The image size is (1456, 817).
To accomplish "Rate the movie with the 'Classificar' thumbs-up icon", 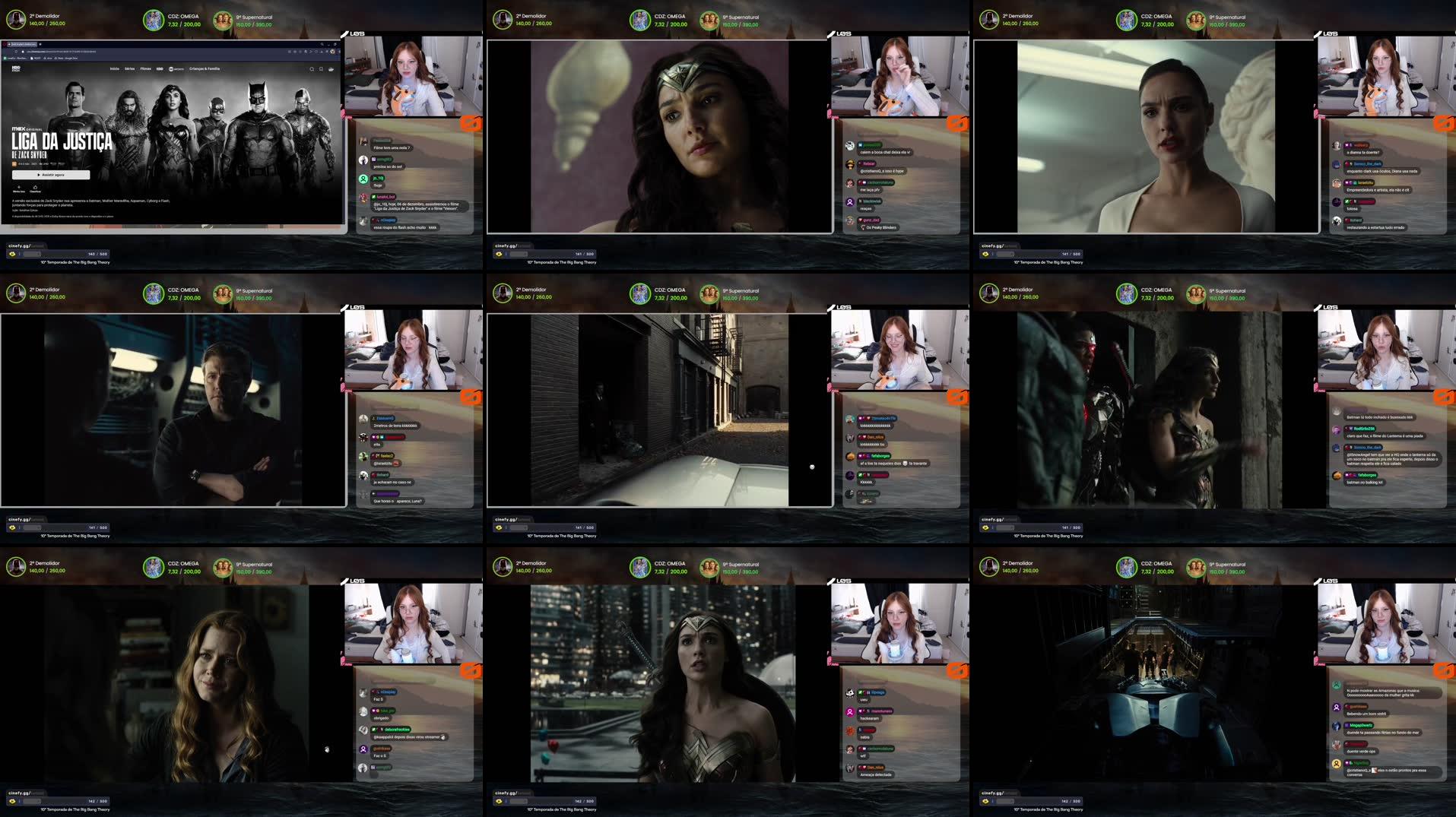I will pos(36,188).
